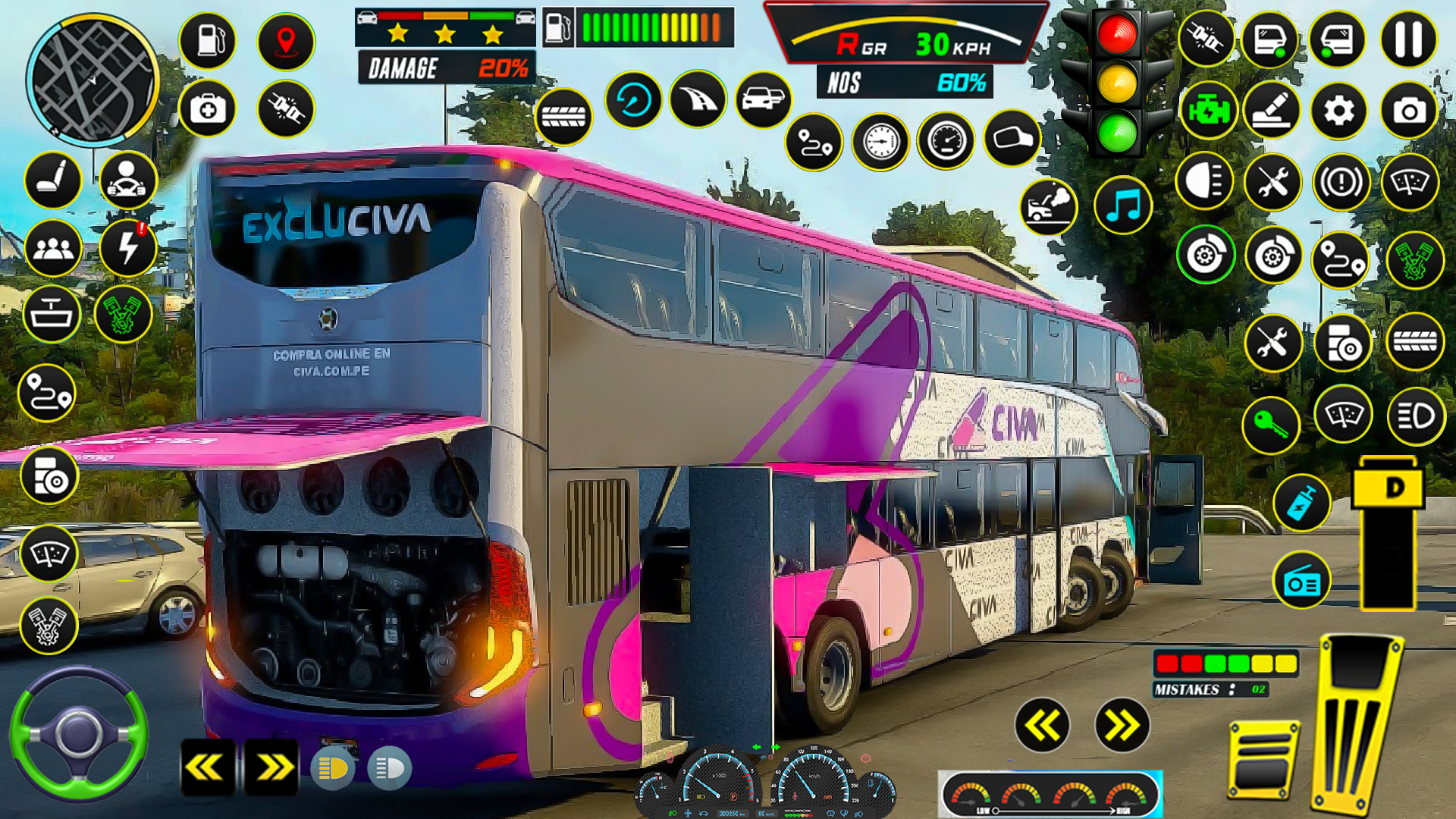The width and height of the screenshot is (1456, 819).
Task: Open the engine diagnostics icon glowing green
Action: pos(1209,111)
